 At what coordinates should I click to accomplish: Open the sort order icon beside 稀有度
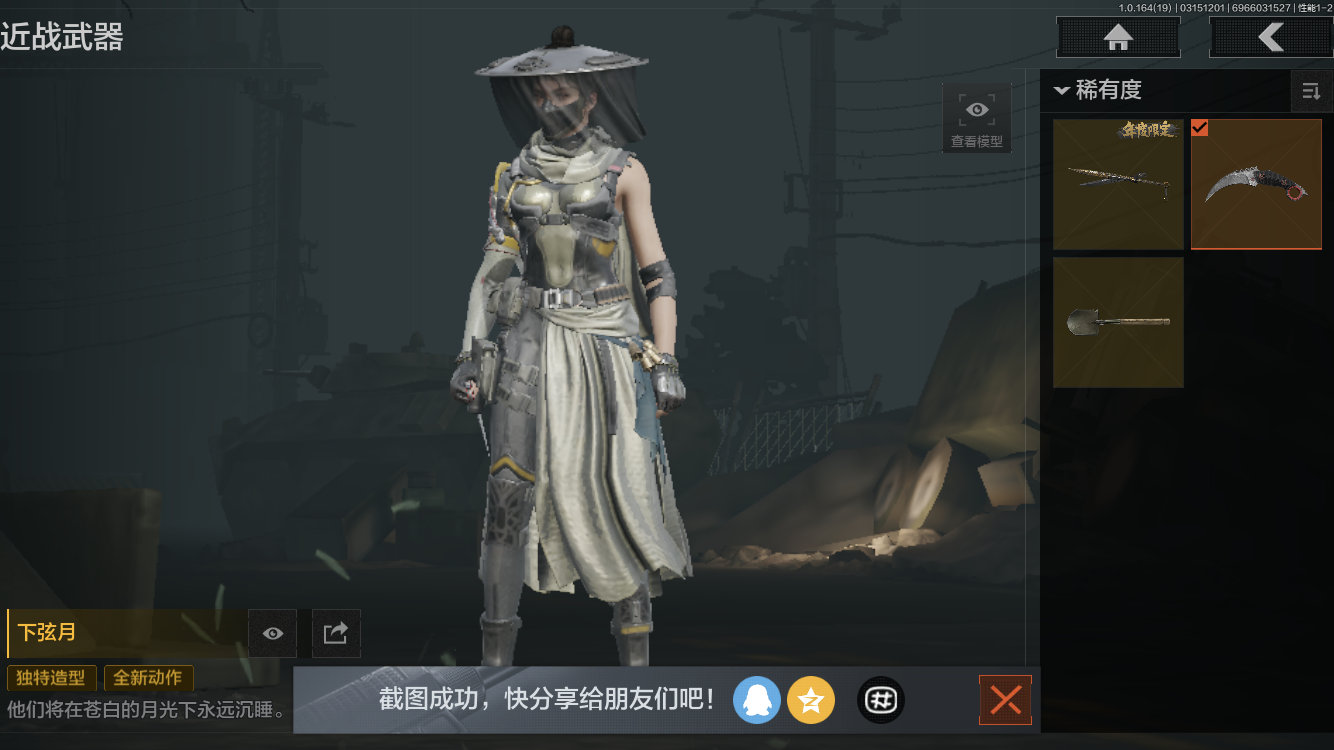(x=1311, y=91)
